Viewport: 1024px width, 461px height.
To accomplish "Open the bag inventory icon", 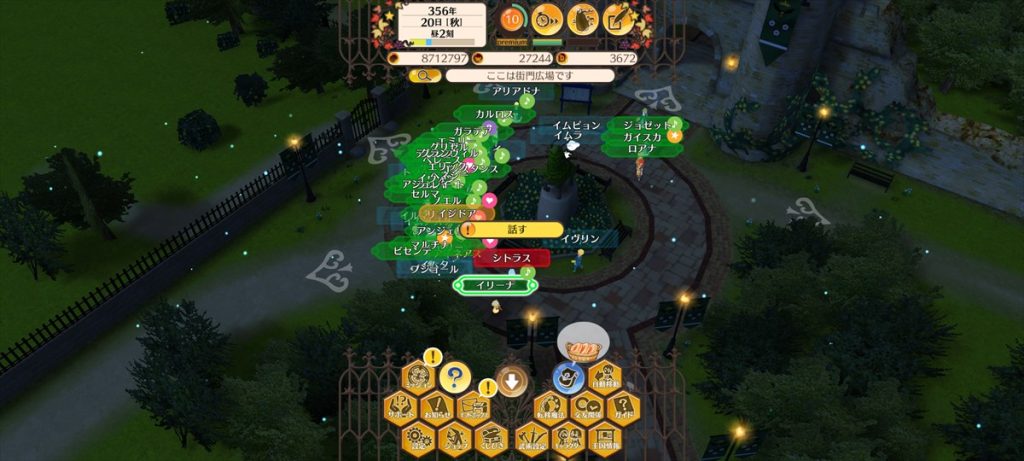I will 583,18.
